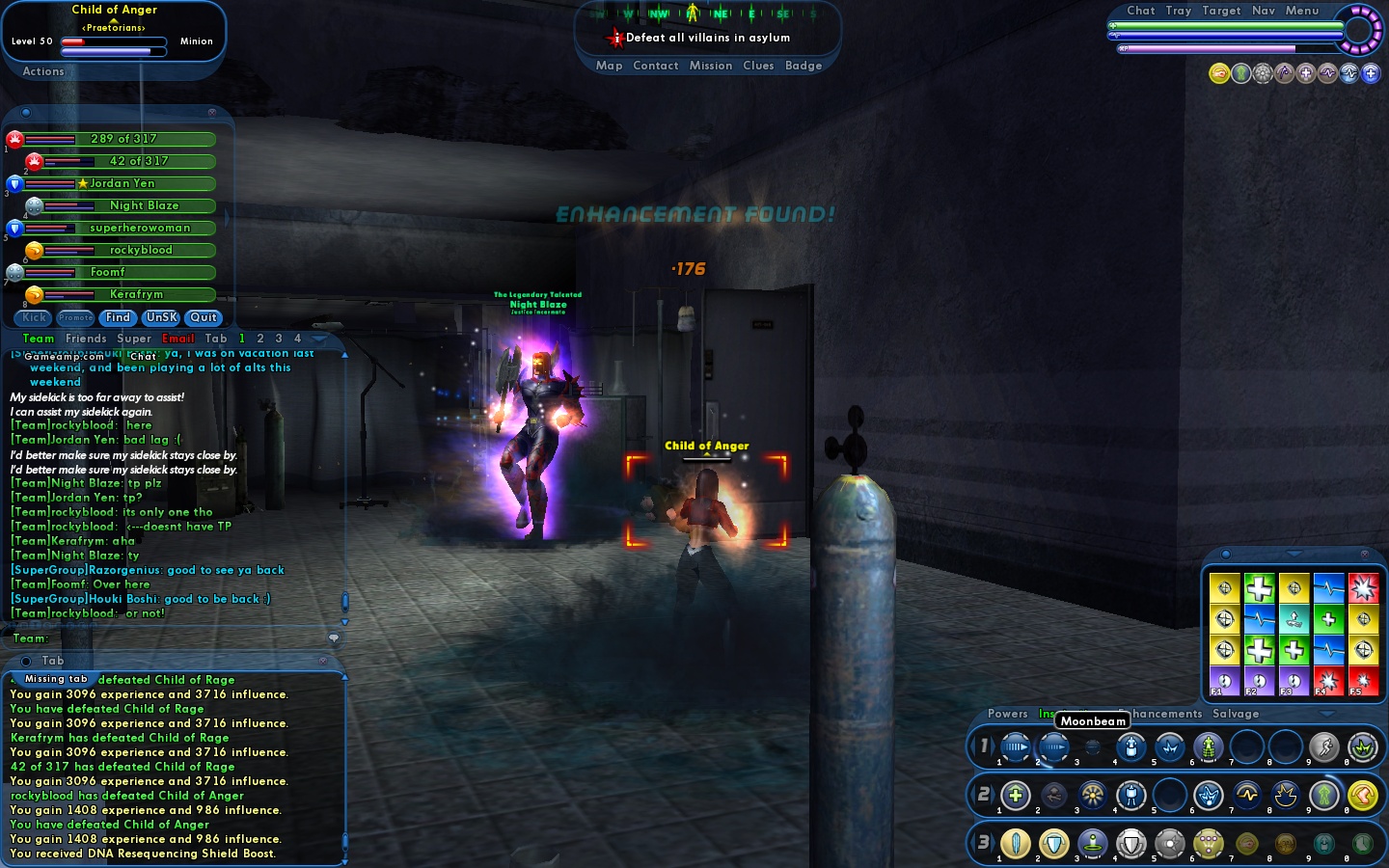Open the Powers window
The width and height of the screenshot is (1389, 868).
(1008, 714)
